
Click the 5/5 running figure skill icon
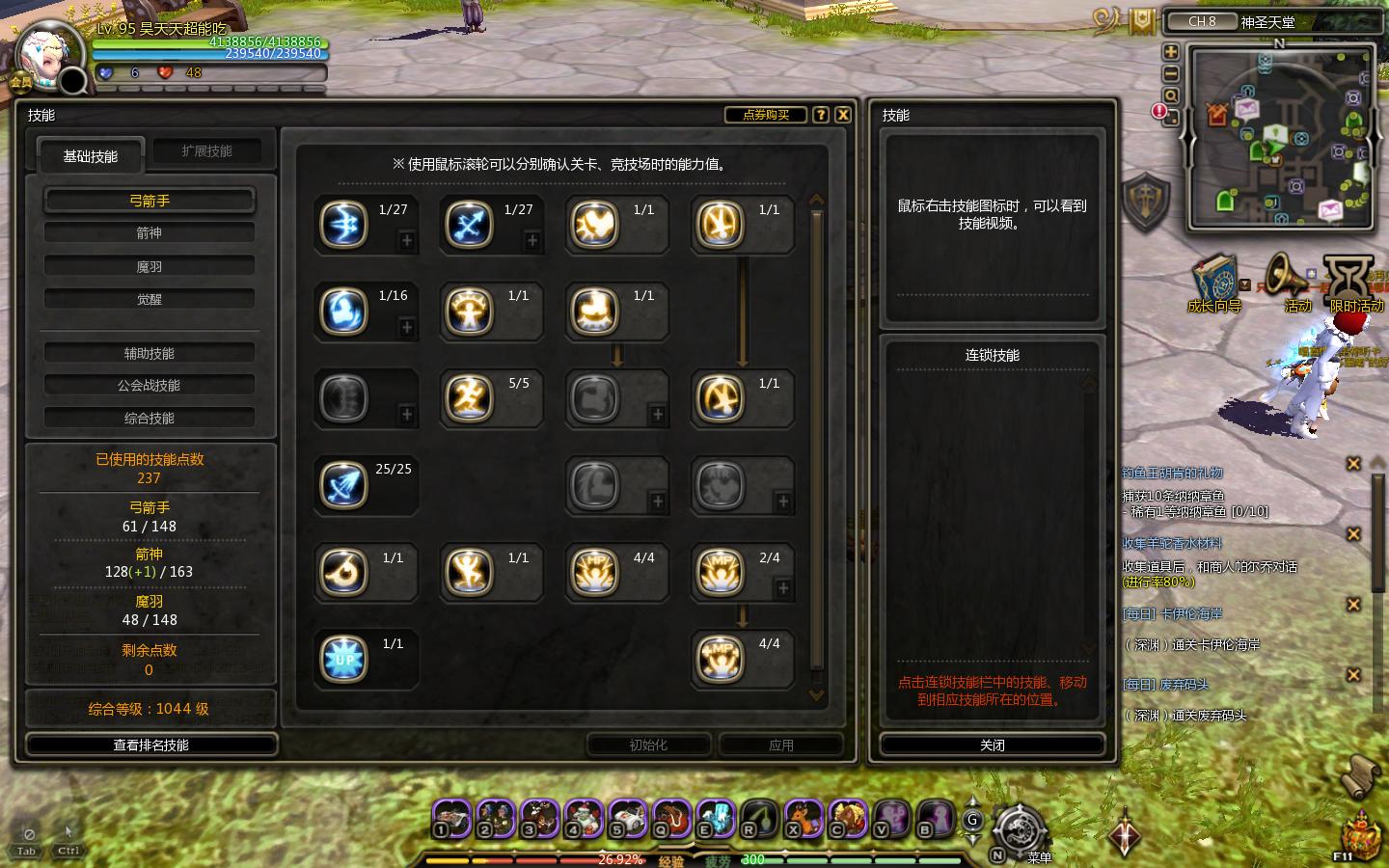[x=470, y=397]
